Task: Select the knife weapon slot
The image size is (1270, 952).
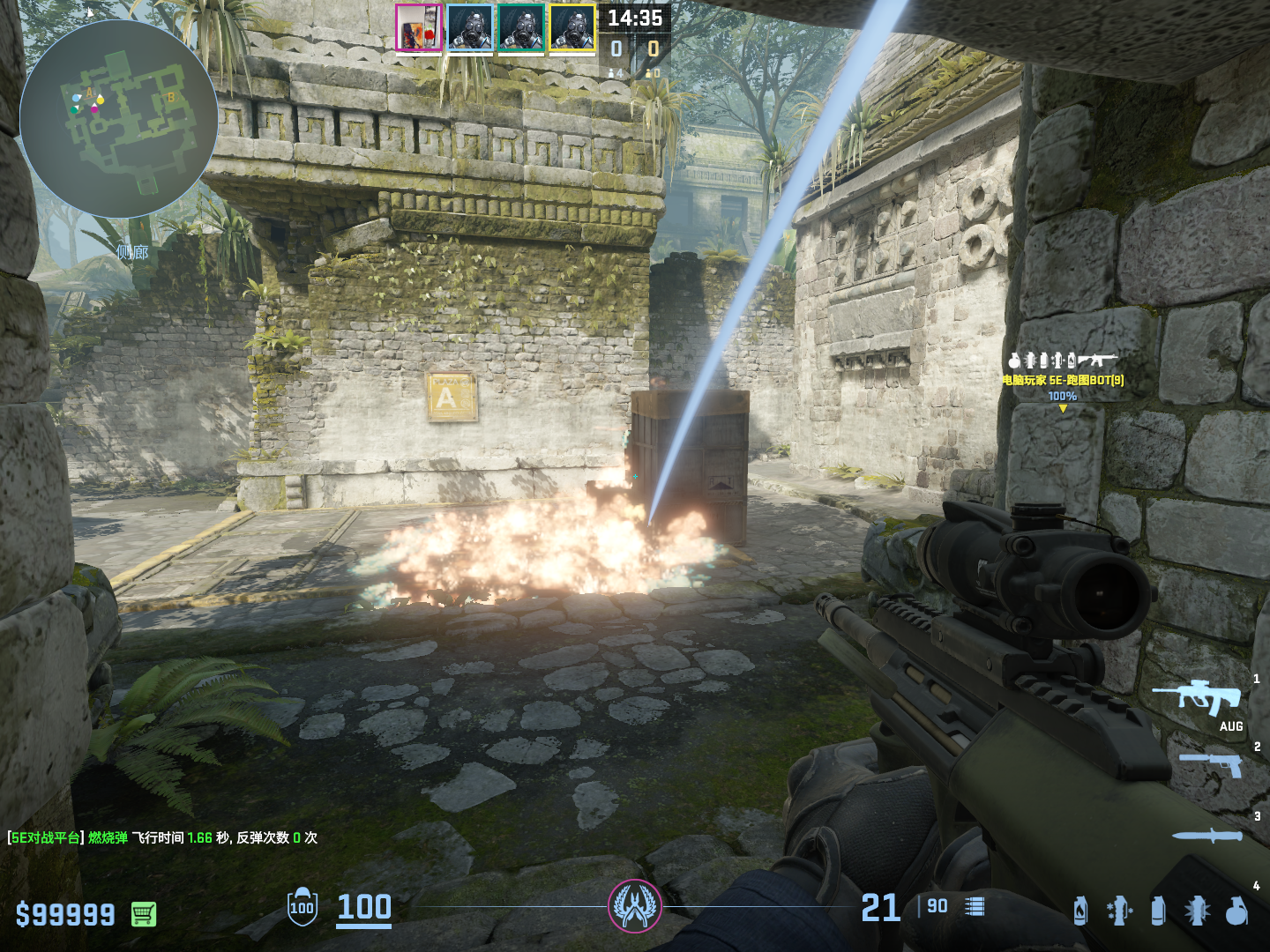Action: coord(1208,835)
